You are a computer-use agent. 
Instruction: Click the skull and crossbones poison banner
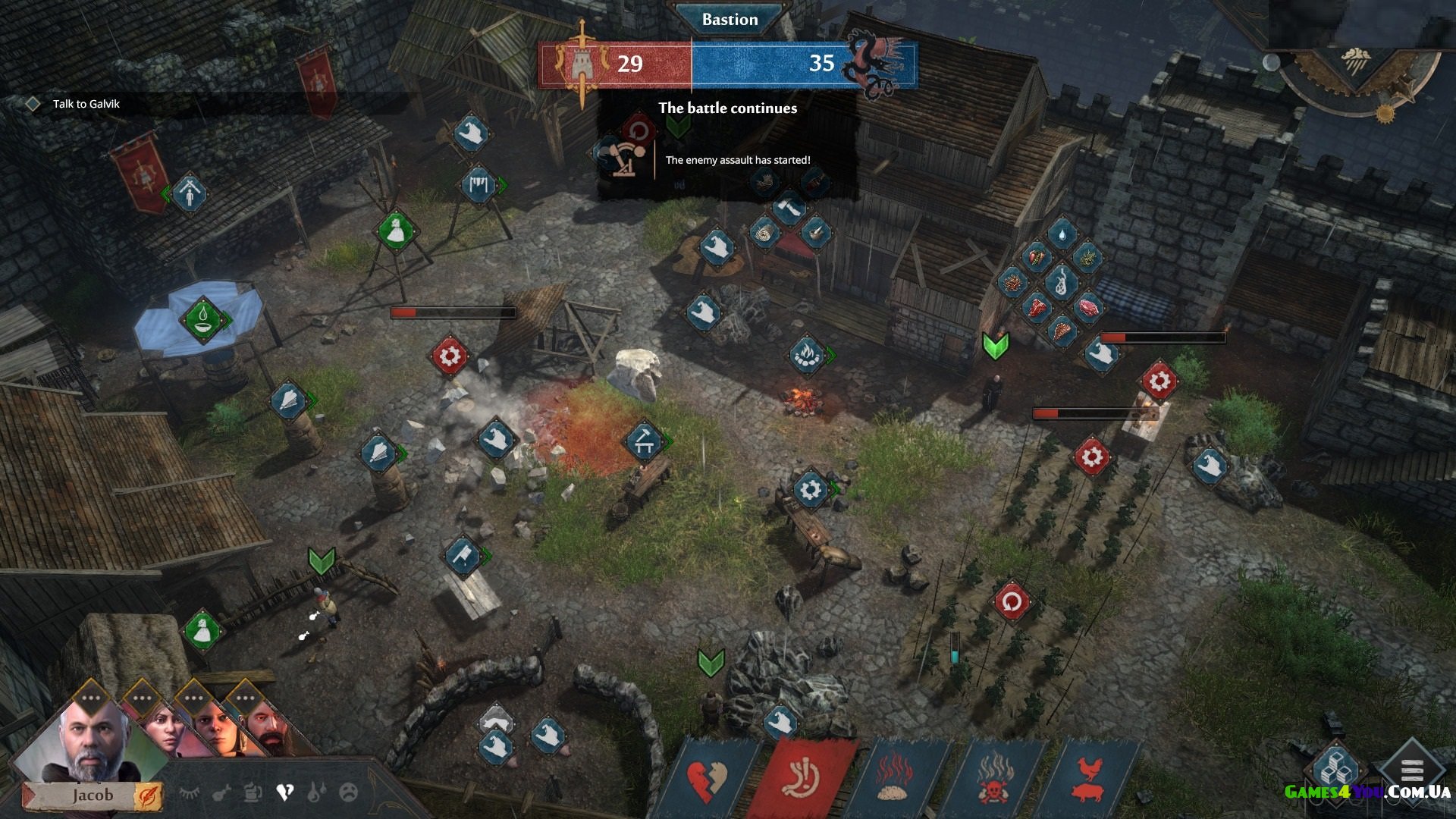click(992, 781)
